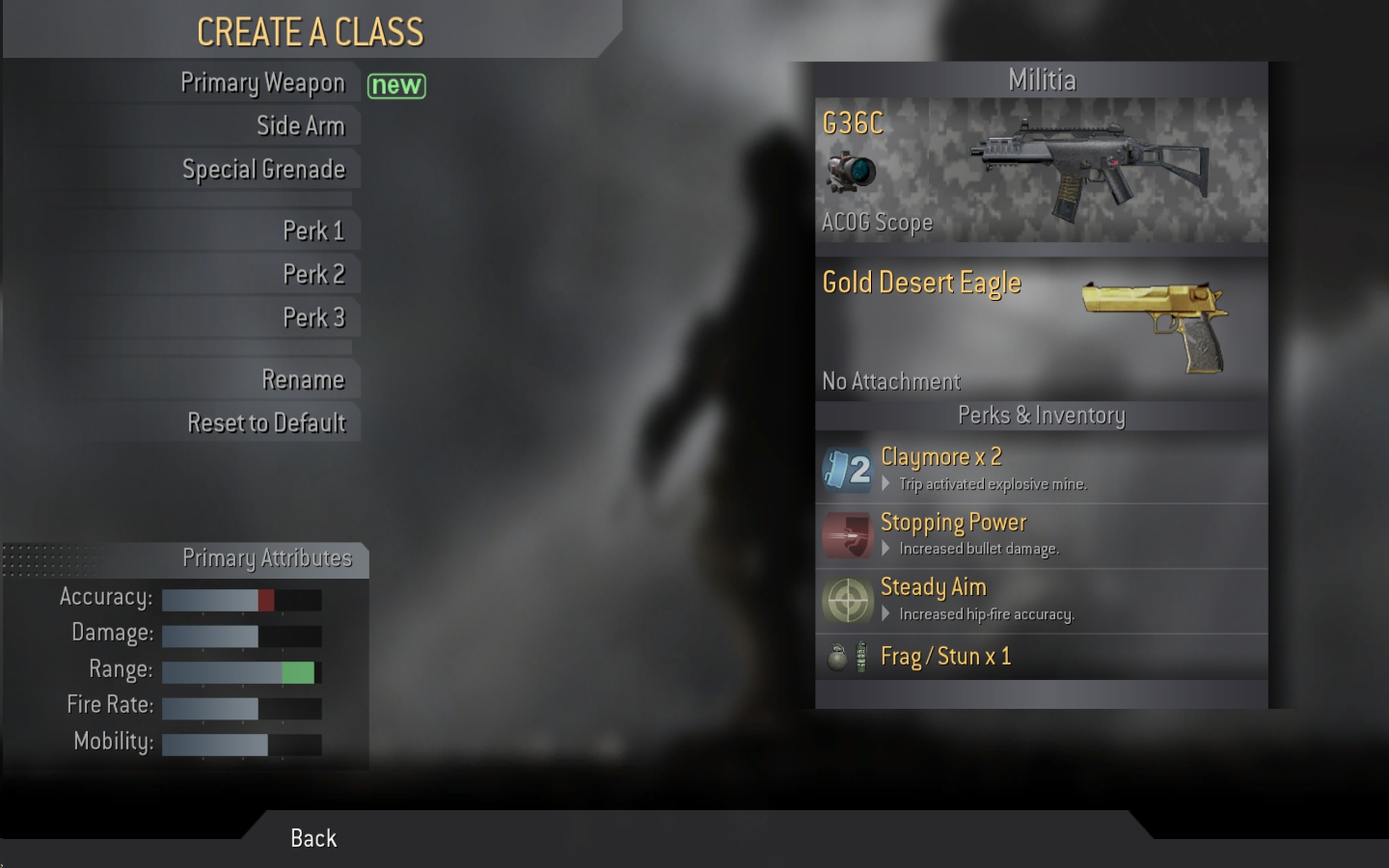Expand the Claymore description arrow
The height and width of the screenshot is (868, 1389).
886,484
